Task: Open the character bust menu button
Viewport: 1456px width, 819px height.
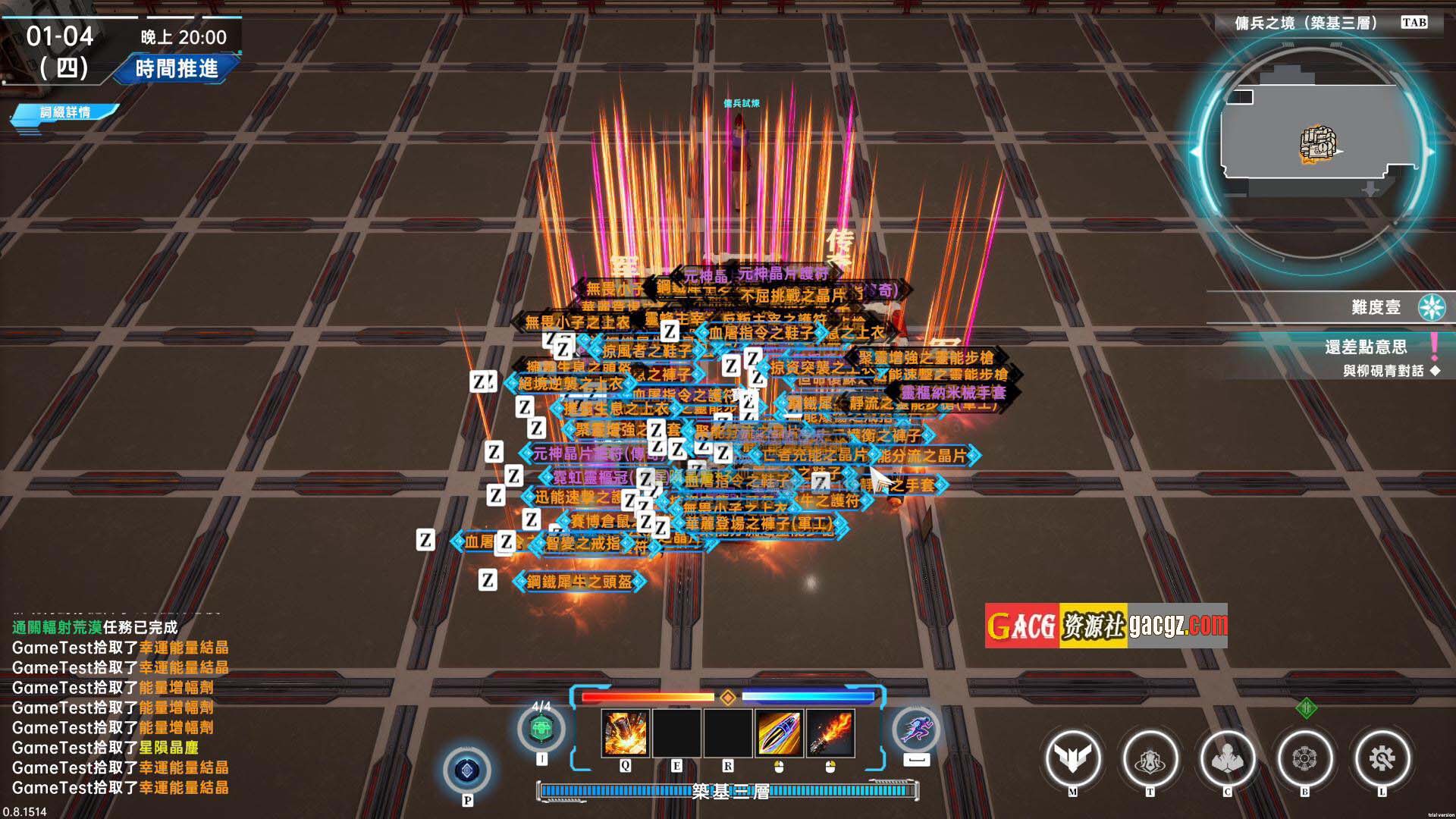Action: 1227,758
